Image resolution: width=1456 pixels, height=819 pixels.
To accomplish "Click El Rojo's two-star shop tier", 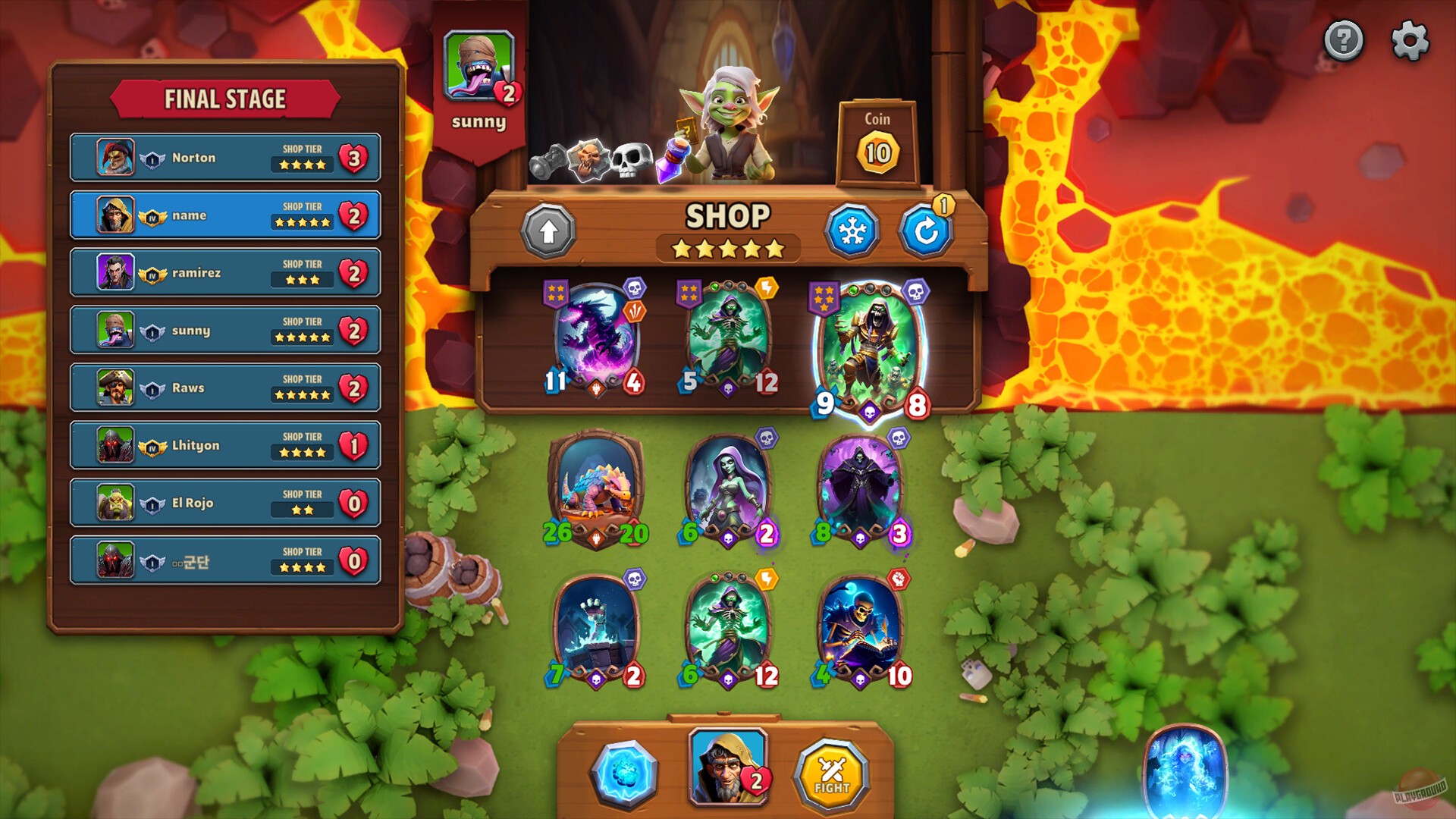I will coord(302,509).
